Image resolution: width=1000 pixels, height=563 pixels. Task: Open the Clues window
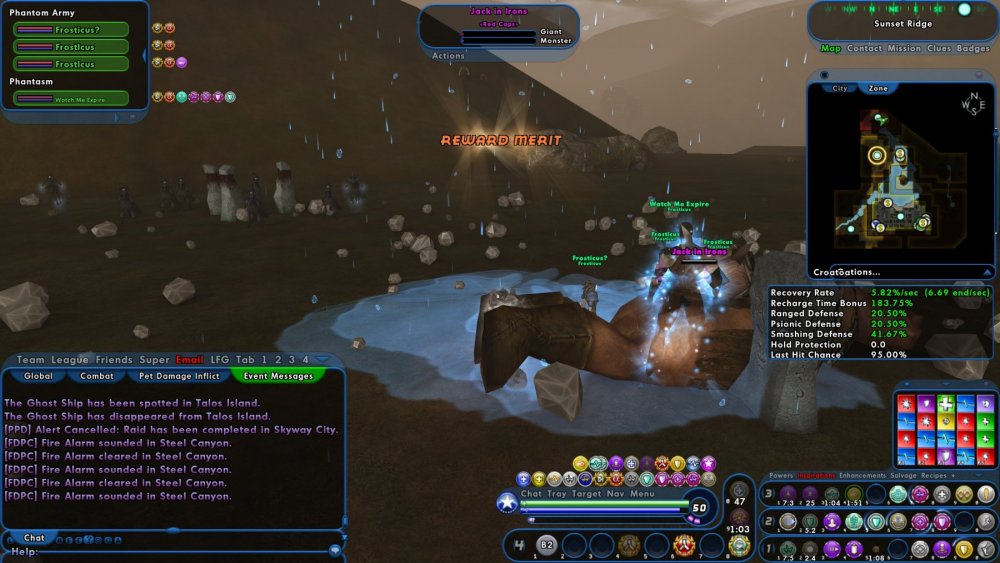pyautogui.click(x=939, y=48)
